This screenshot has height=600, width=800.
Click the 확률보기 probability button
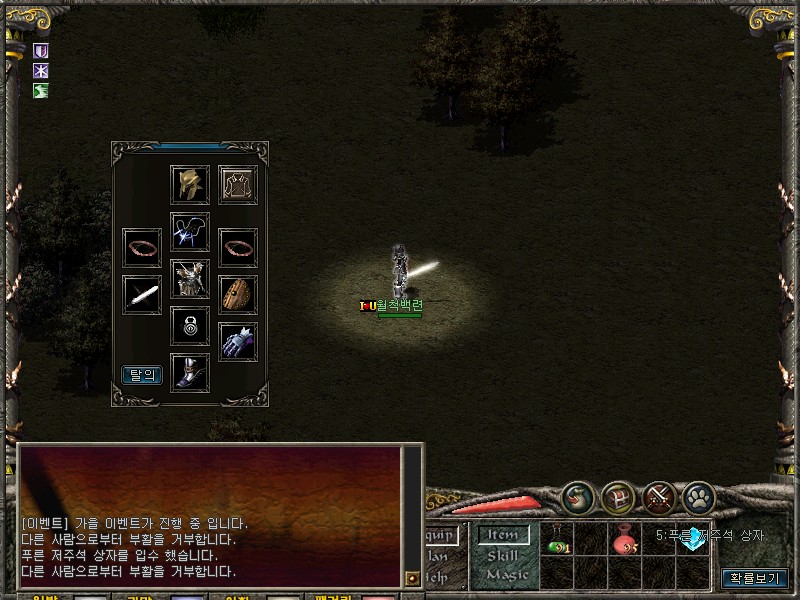pyautogui.click(x=755, y=578)
